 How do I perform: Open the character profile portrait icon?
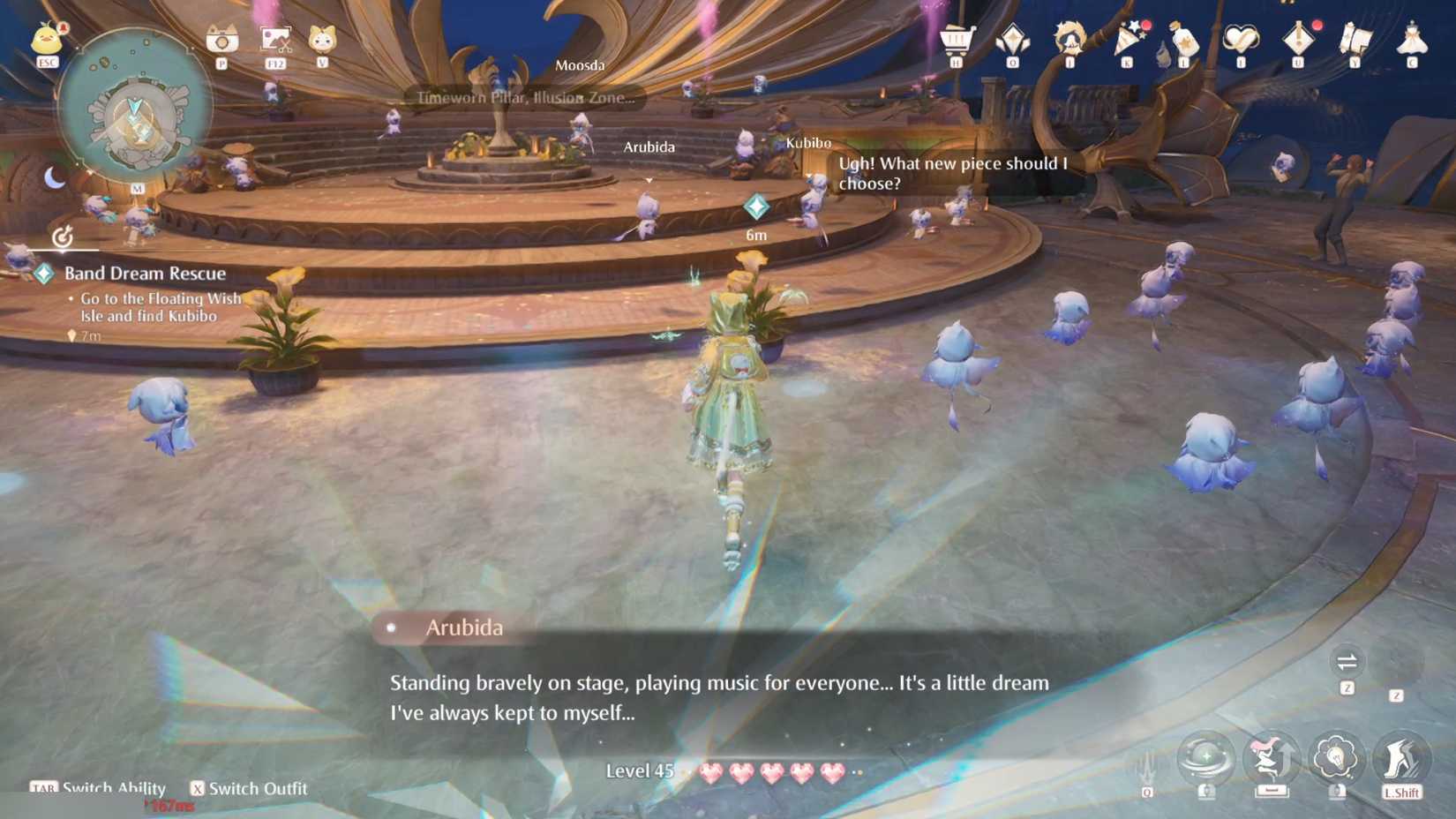[x=1068, y=40]
